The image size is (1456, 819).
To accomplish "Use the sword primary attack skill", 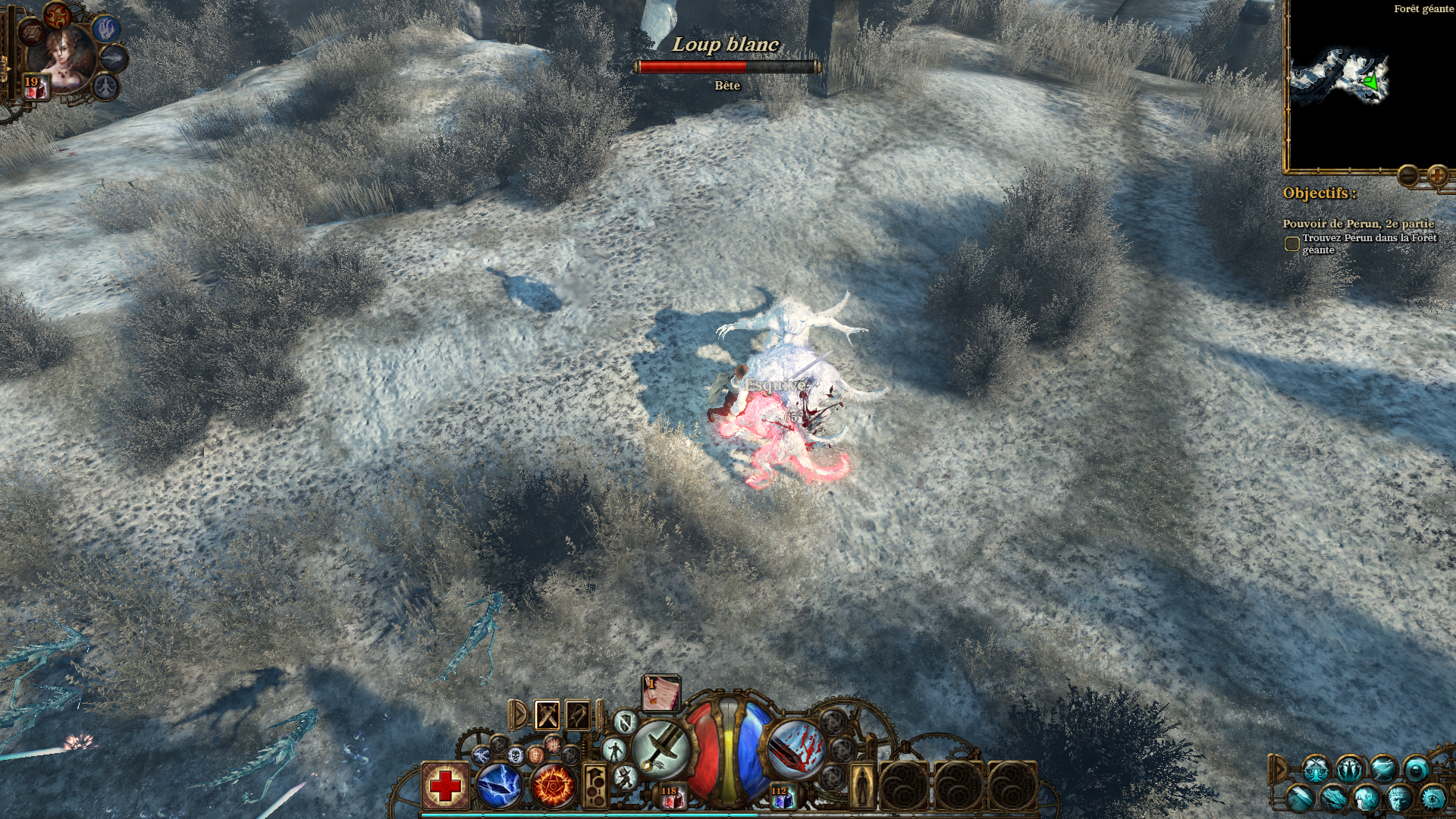I will [661, 748].
